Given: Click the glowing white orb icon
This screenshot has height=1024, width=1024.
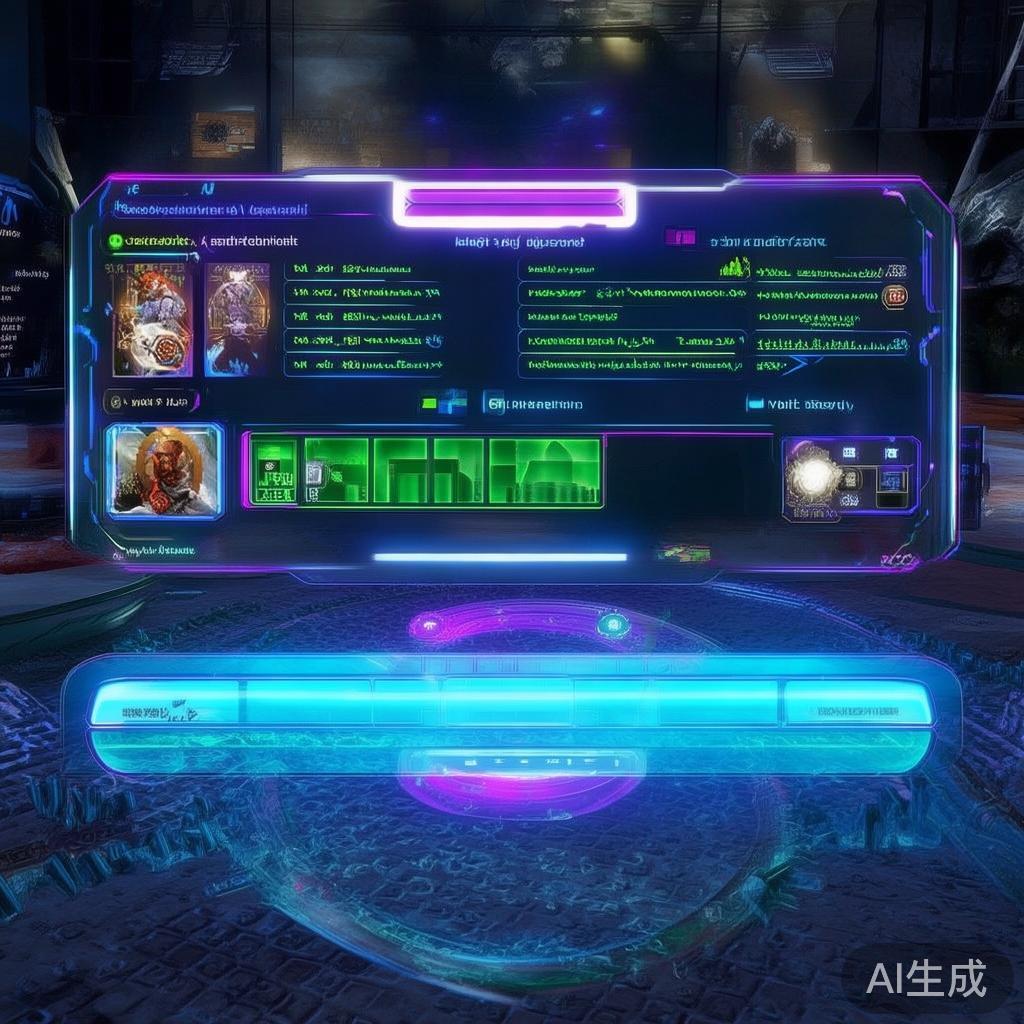Looking at the screenshot, I should (x=812, y=477).
